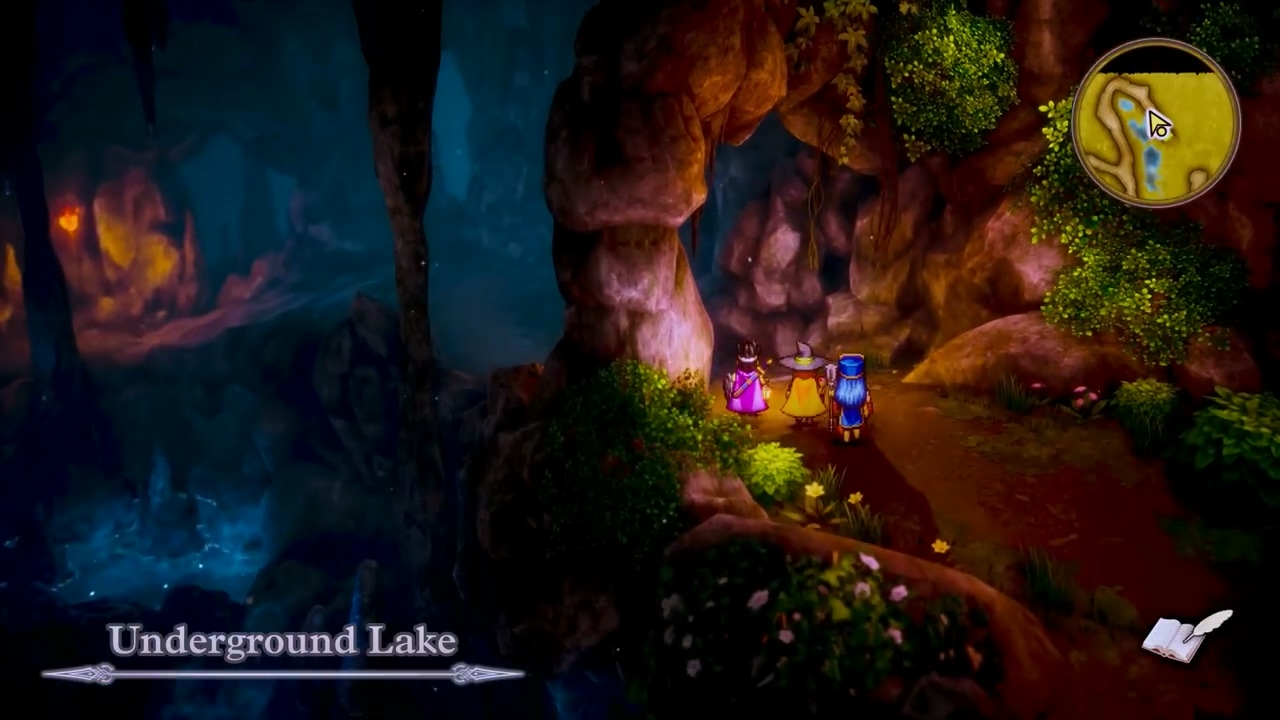This screenshot has width=1280, height=720.
Task: Open the circular minimap
Action: click(x=1156, y=124)
